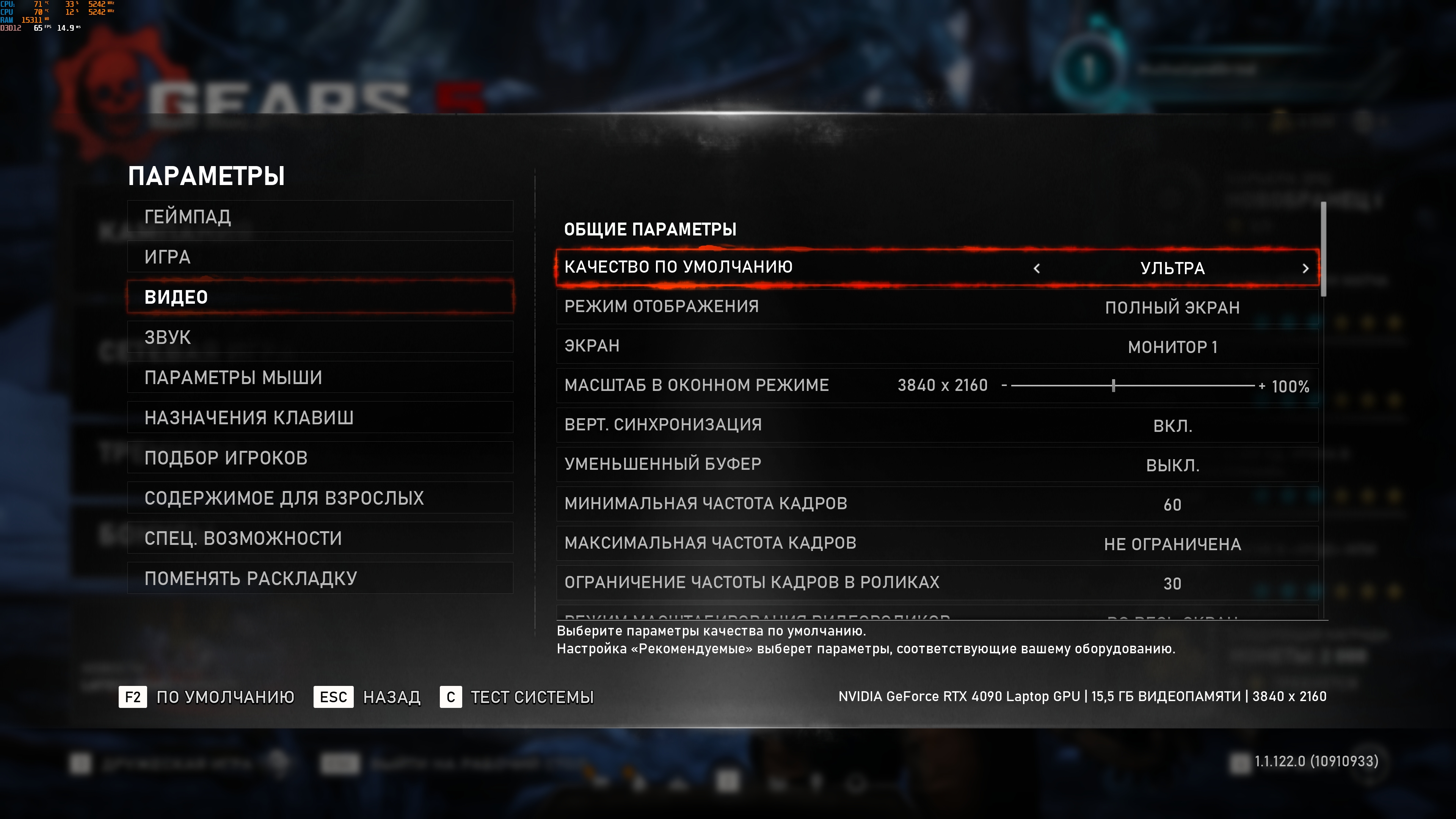Open СОДЕРЖИМОЕ ДЛЯ ВЗРОСЛЫХ section
The image size is (1456, 819).
pyautogui.click(x=320, y=497)
